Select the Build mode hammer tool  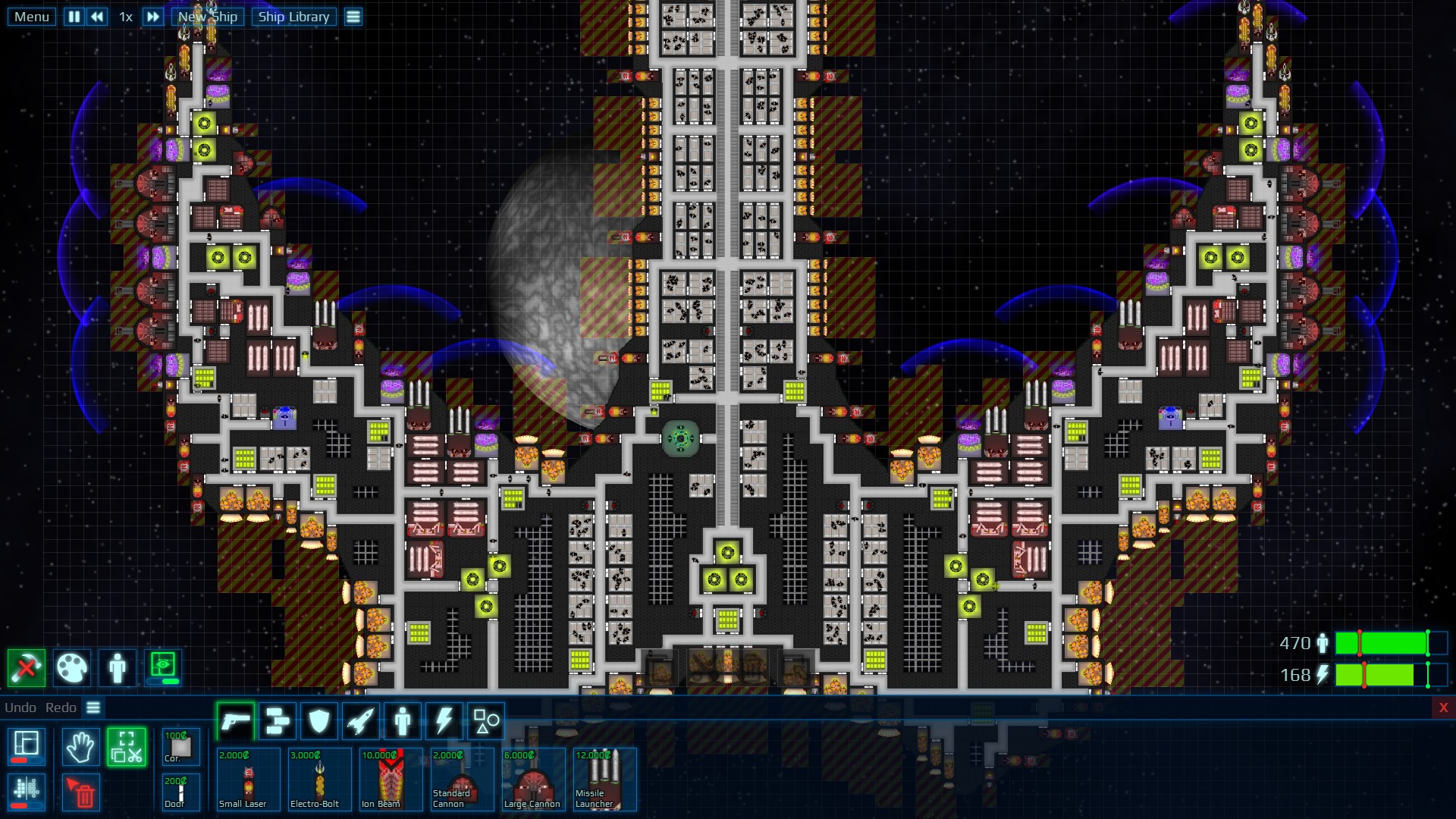27,668
